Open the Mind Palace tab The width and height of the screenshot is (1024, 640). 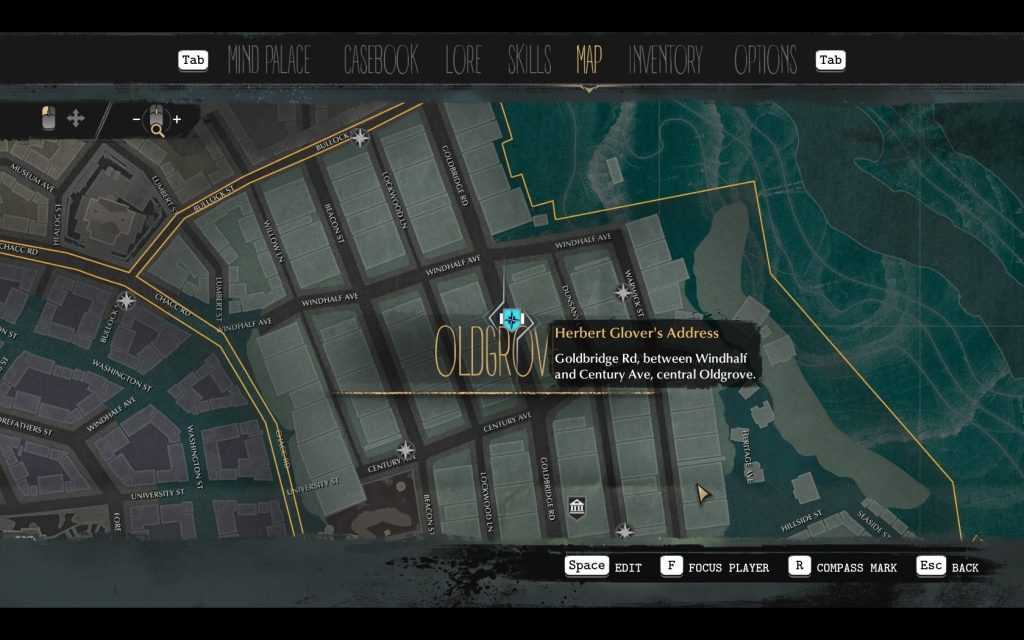[269, 60]
